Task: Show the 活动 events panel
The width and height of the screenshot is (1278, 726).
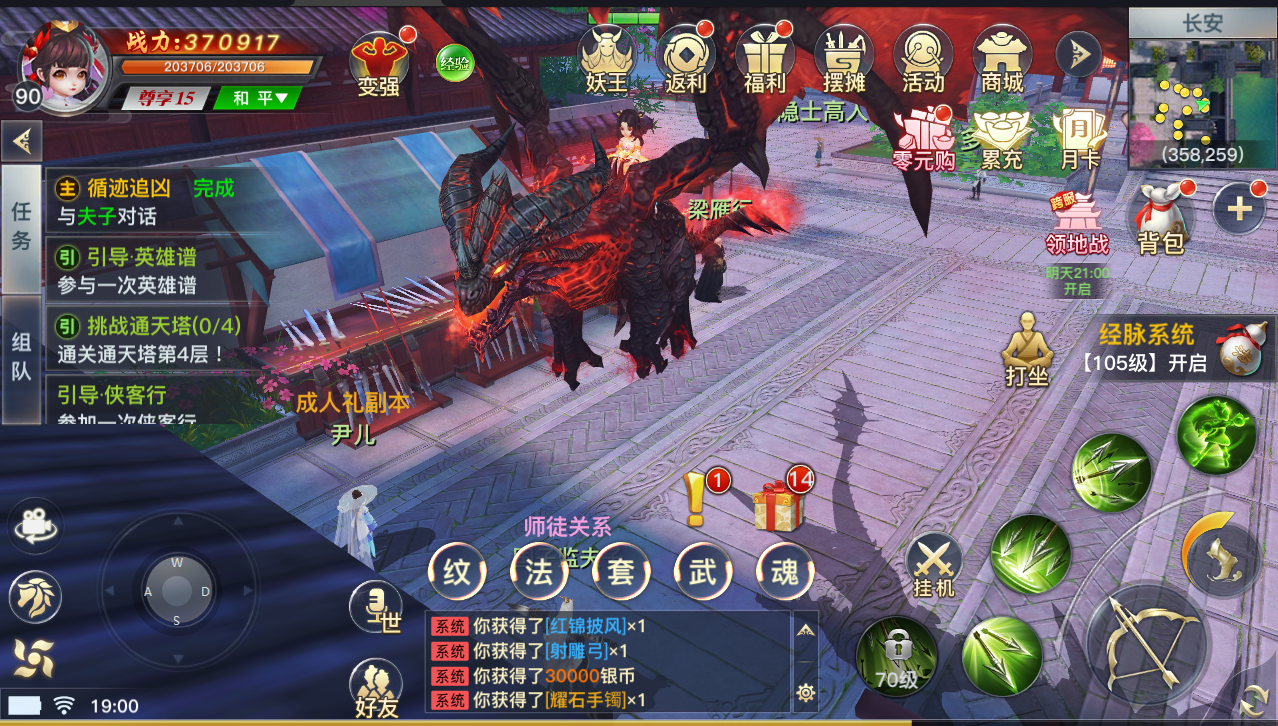Action: 922,58
